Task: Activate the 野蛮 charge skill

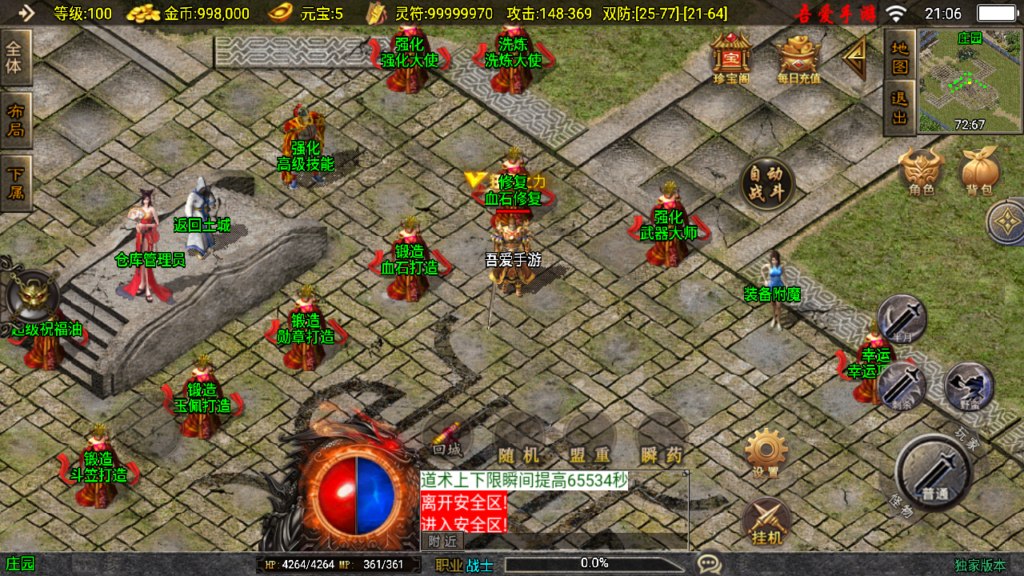Action: click(968, 386)
